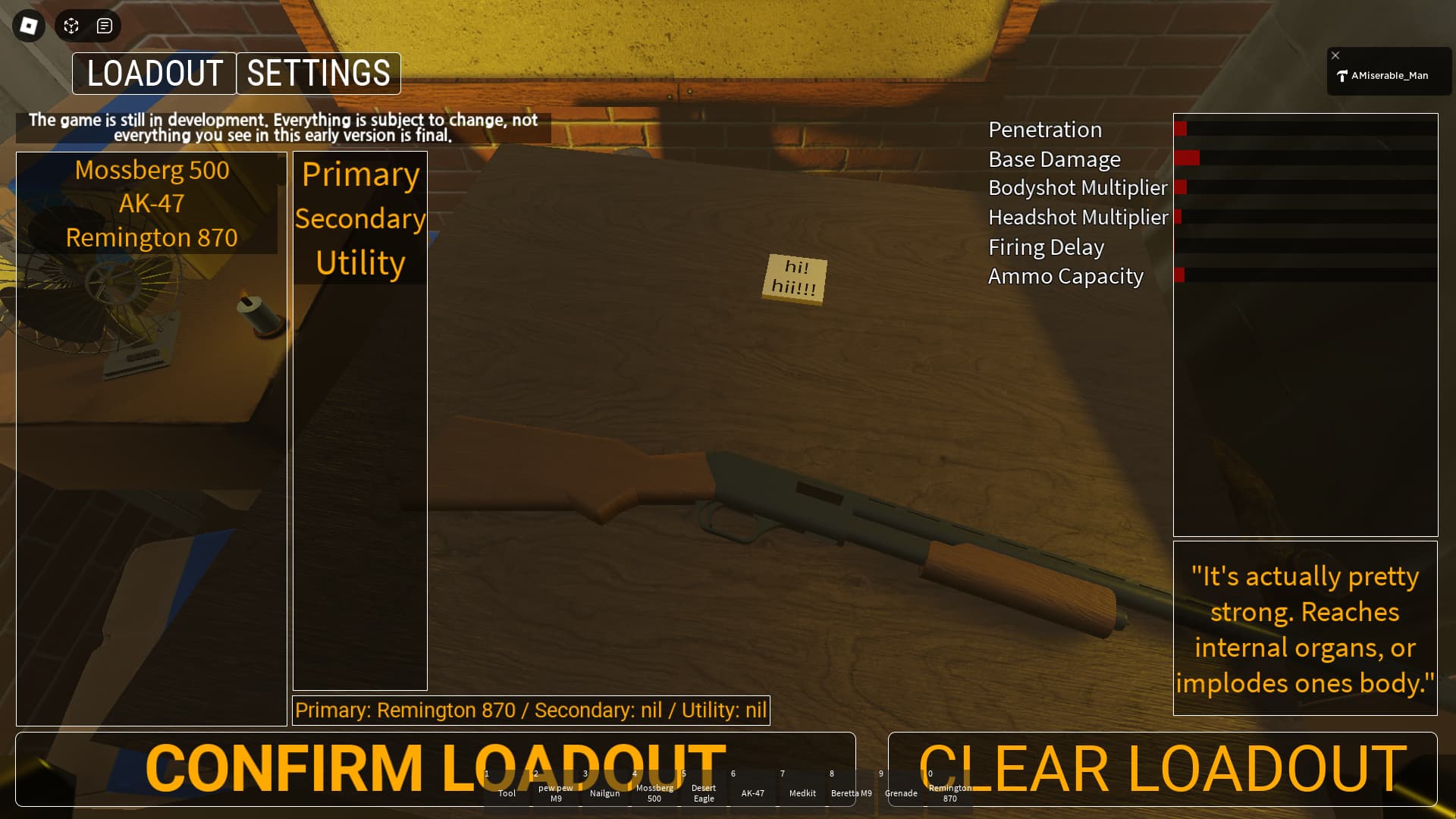
Task: Equip the Remington 870 from hotbar slot 0
Action: (949, 792)
